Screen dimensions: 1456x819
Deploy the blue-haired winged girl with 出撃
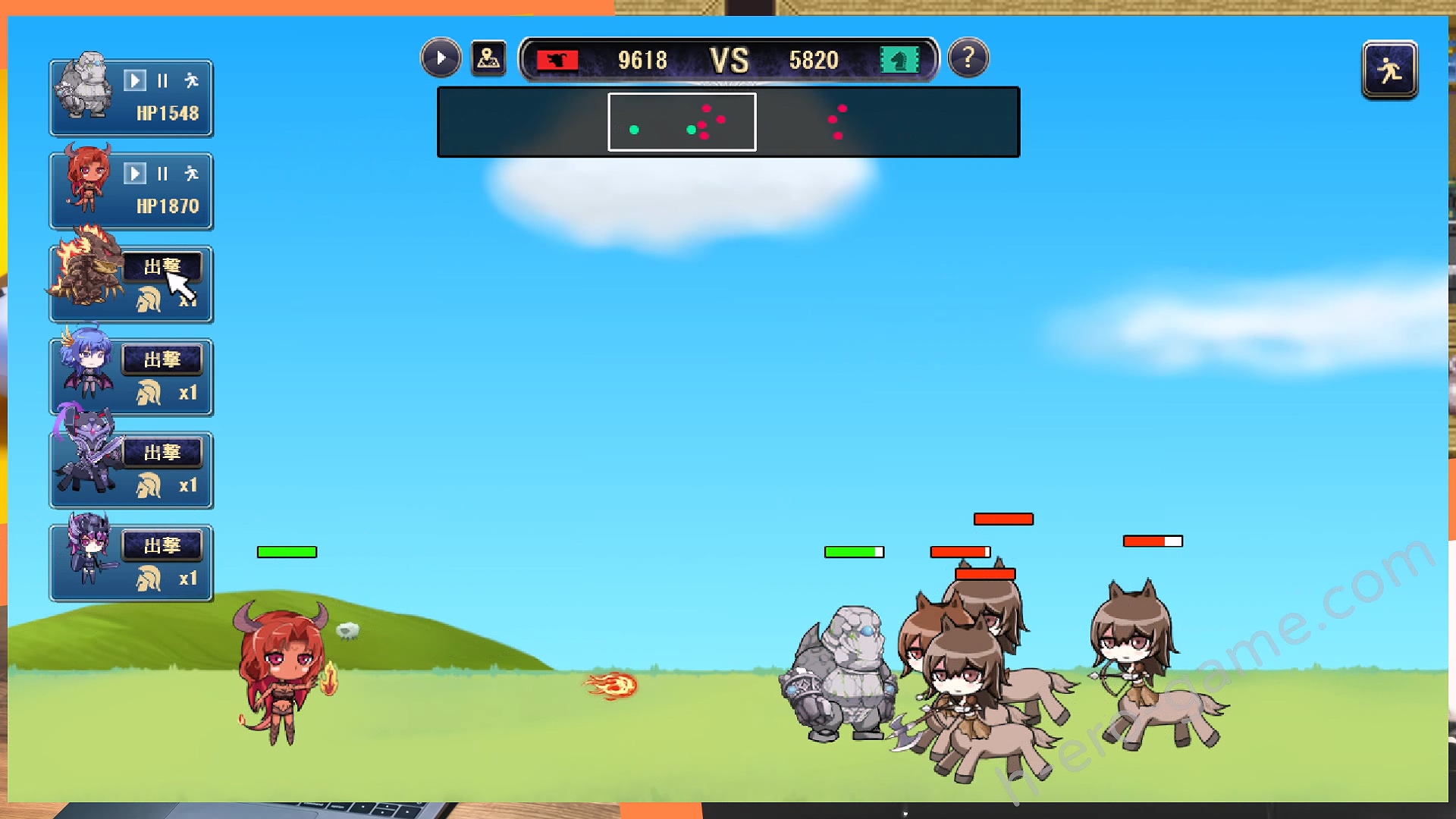(x=162, y=359)
